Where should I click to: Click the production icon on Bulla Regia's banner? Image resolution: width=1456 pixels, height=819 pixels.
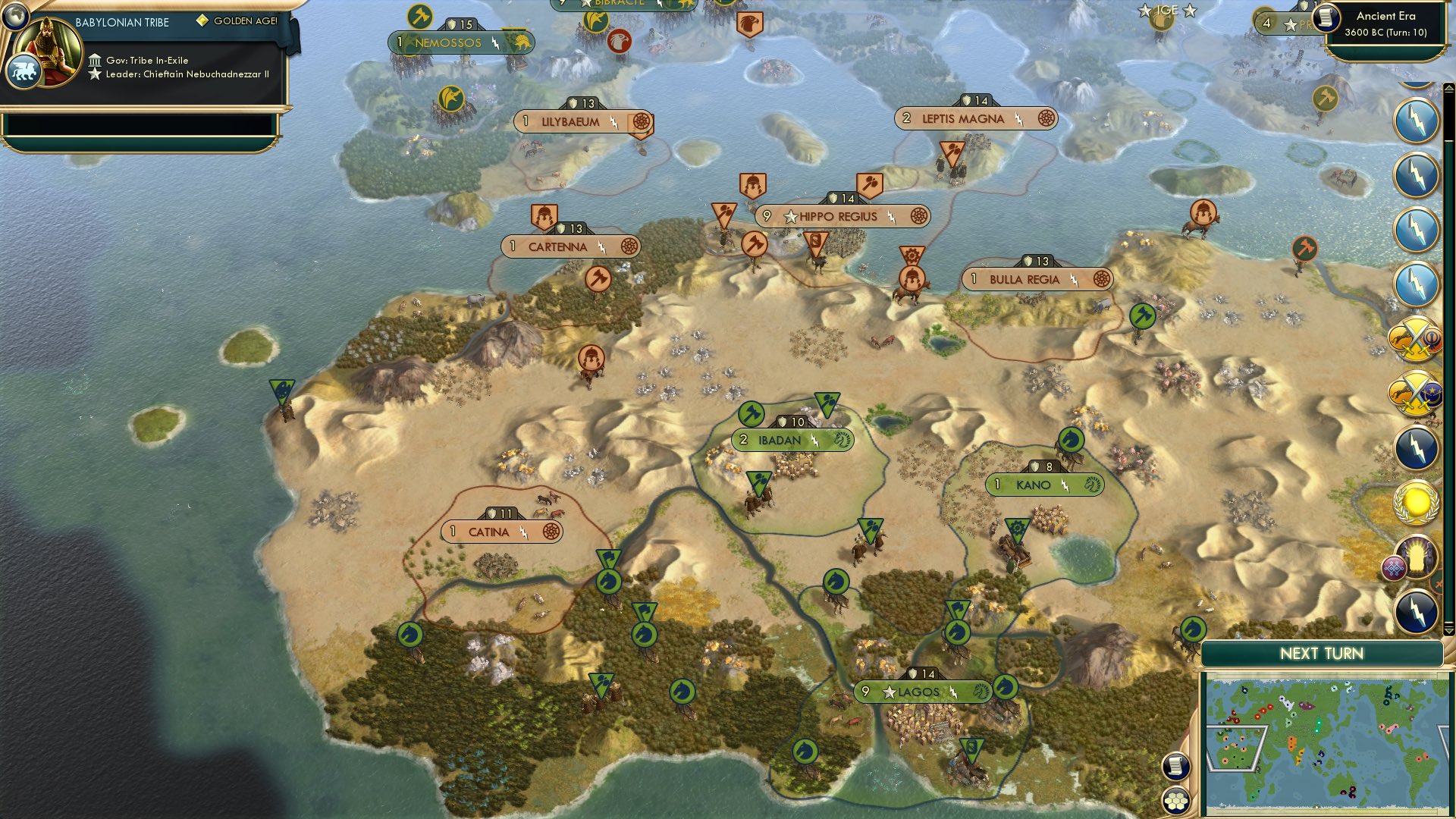[x=1100, y=279]
